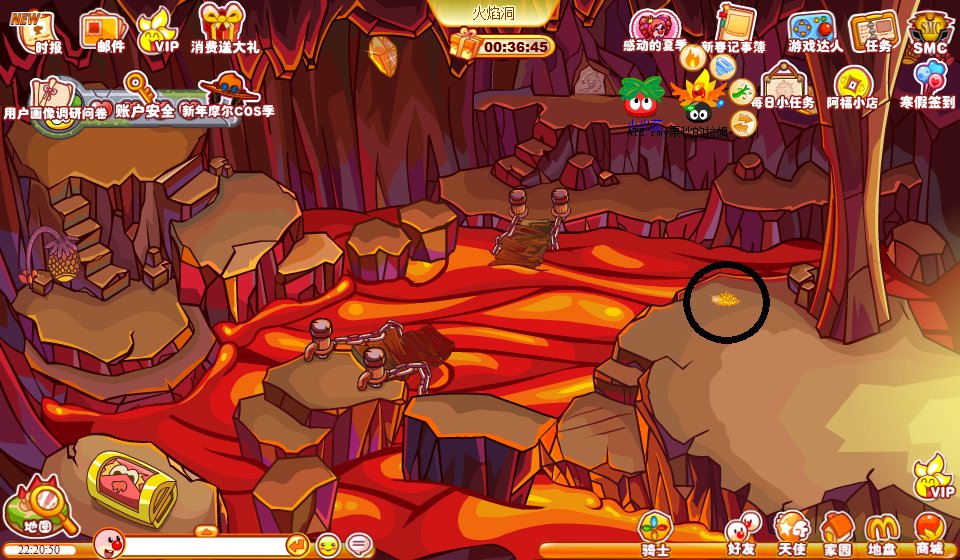Open the 新年摩尔COS季 hat event
Image resolution: width=960 pixels, height=560 pixels.
pos(228,95)
